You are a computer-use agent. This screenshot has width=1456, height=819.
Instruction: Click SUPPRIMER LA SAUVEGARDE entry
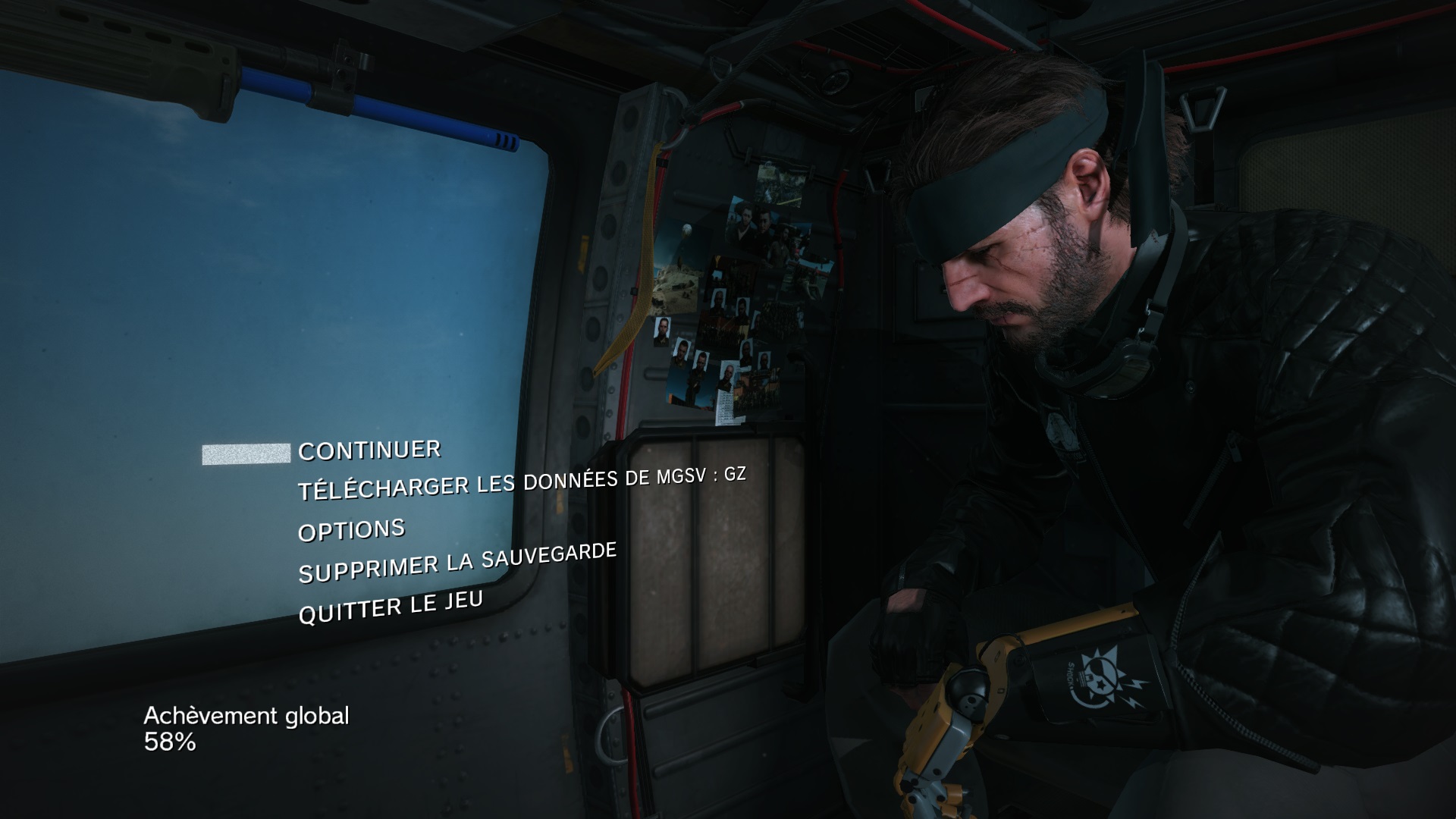[457, 563]
